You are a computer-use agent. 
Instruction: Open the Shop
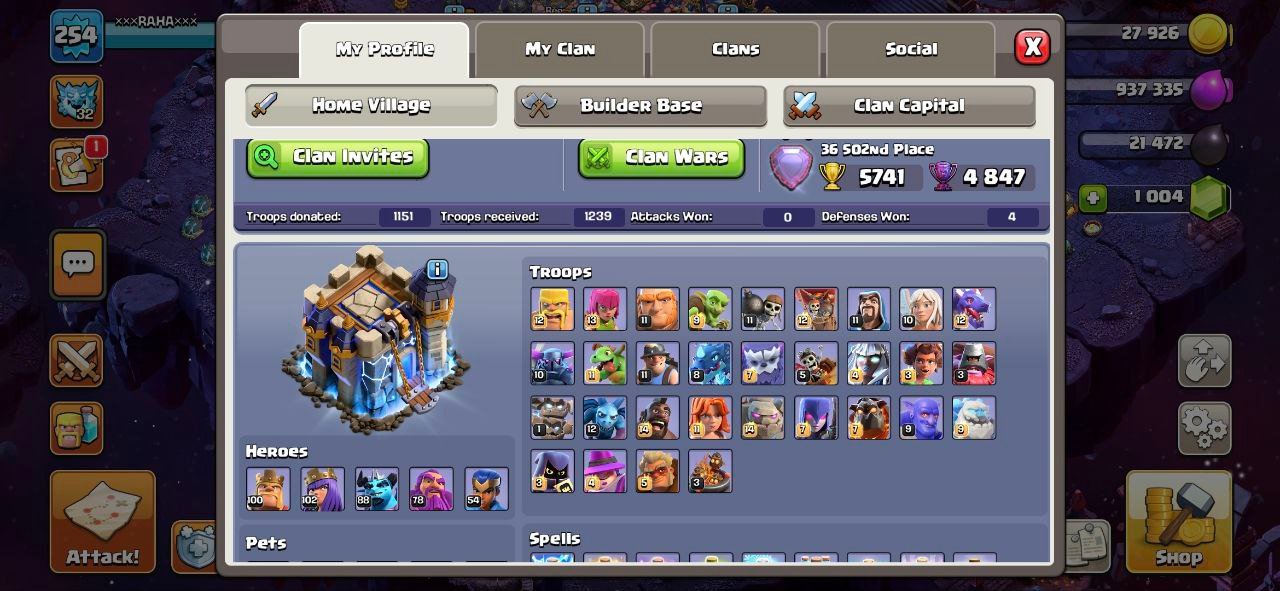tap(1178, 522)
